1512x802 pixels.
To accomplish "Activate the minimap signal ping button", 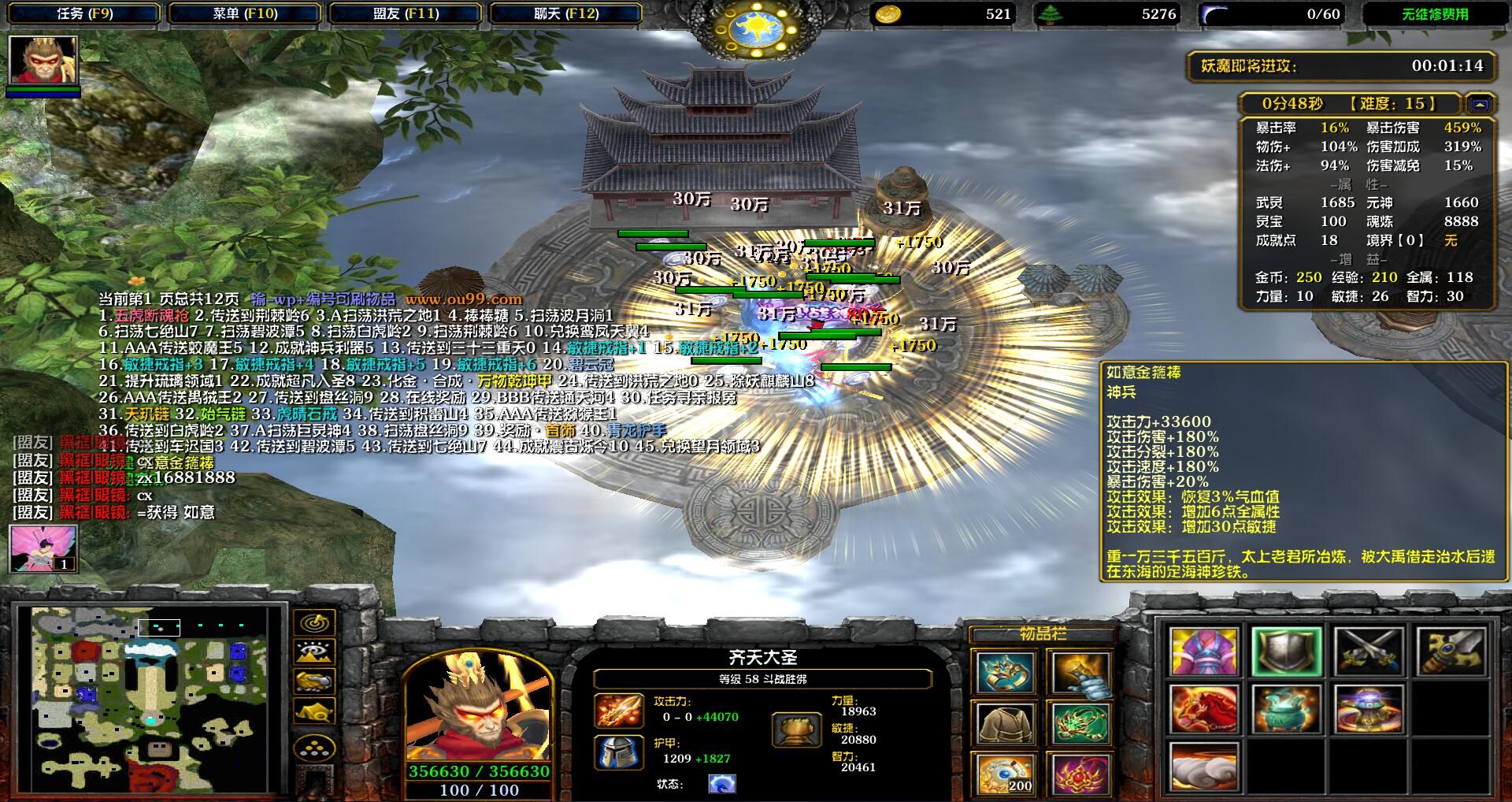I will [314, 623].
